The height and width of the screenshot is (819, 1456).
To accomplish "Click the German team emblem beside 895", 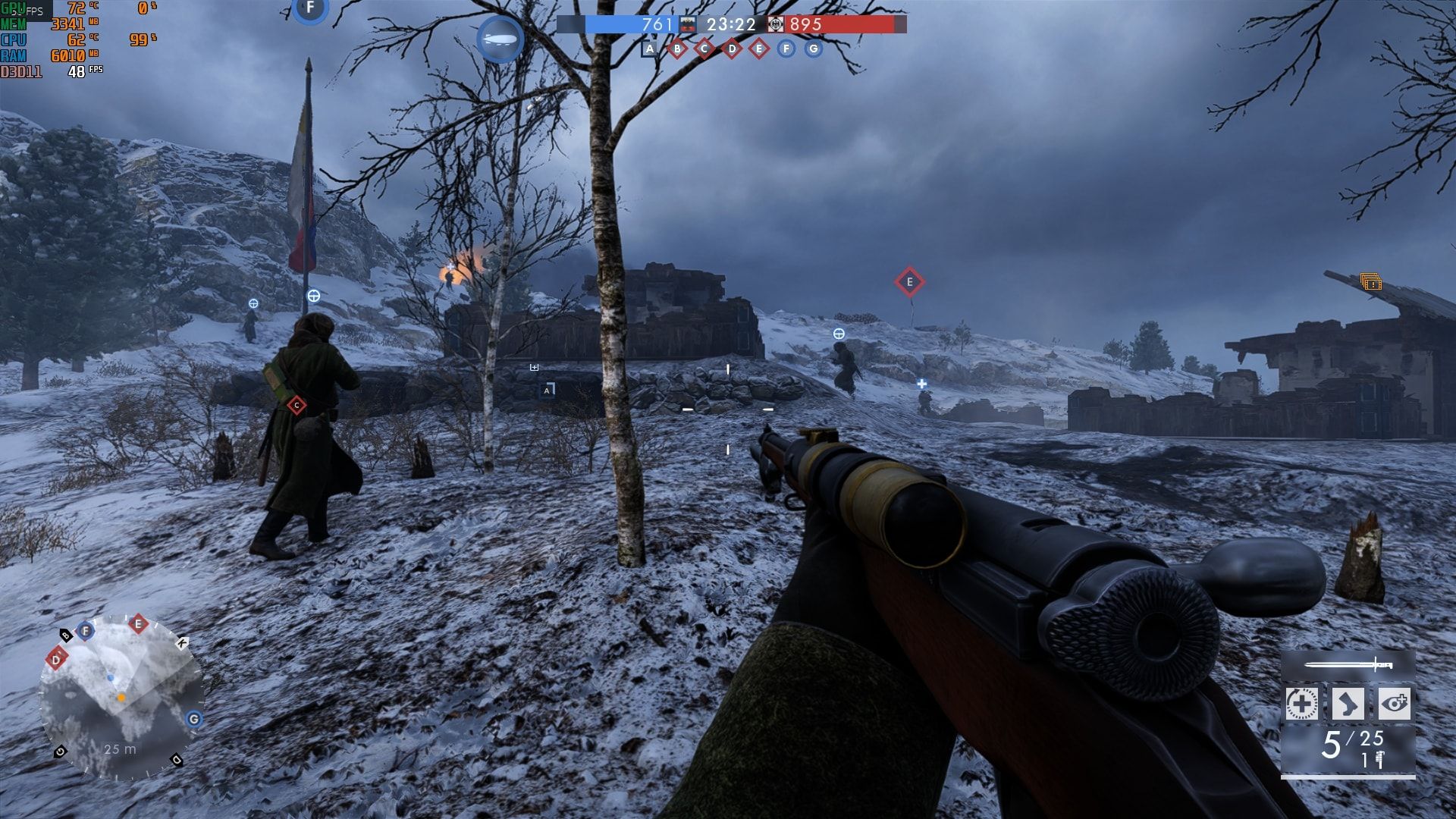I will pyautogui.click(x=775, y=24).
